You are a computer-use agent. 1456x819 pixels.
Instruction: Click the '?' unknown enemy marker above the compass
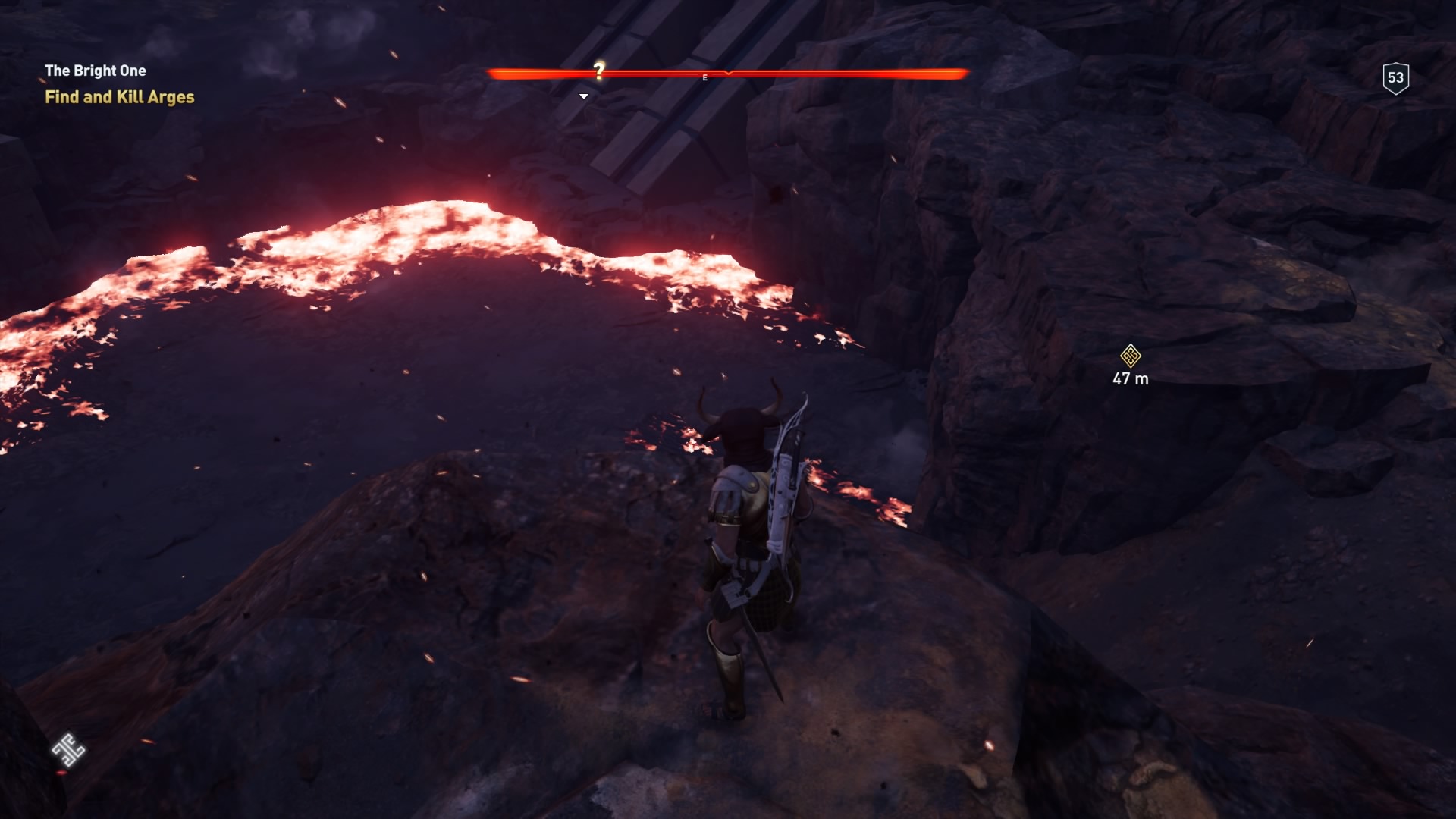click(x=598, y=71)
